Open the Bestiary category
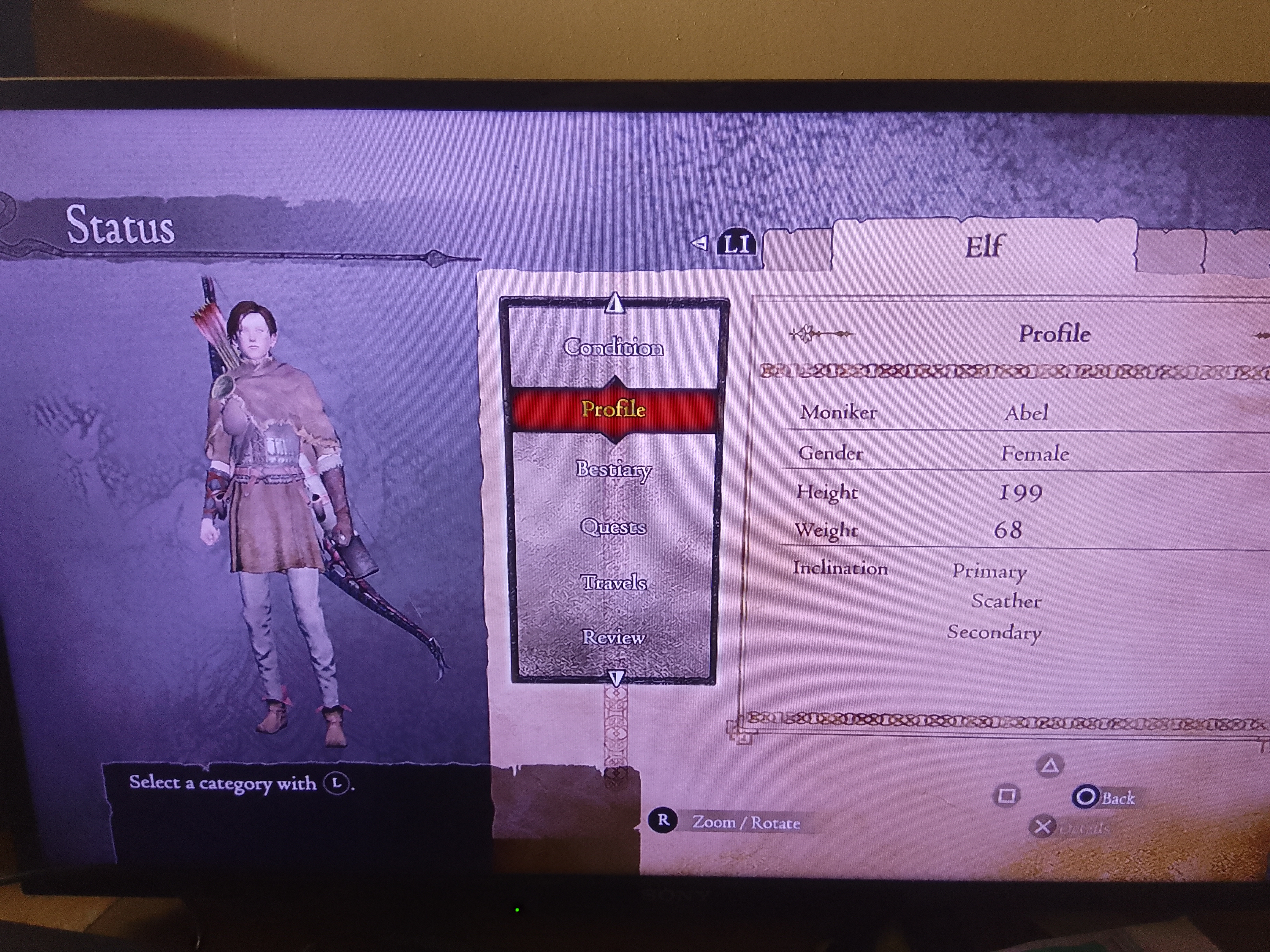This screenshot has width=1270, height=952. tap(613, 469)
